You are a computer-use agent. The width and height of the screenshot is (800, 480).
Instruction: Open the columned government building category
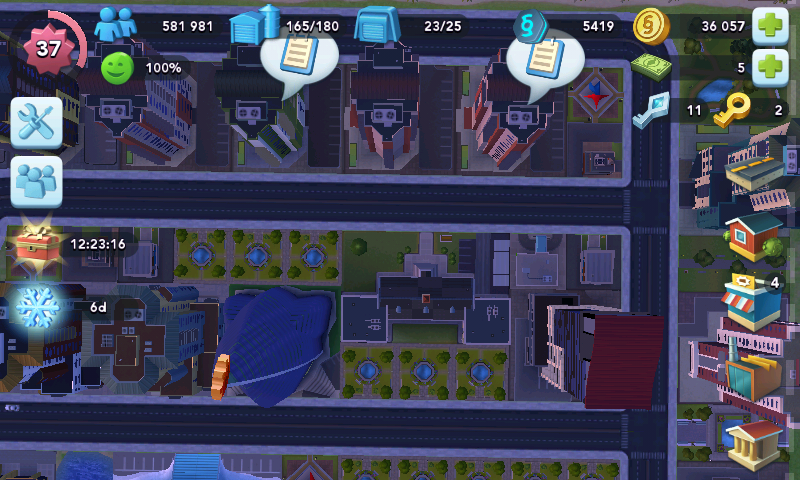[x=753, y=441]
